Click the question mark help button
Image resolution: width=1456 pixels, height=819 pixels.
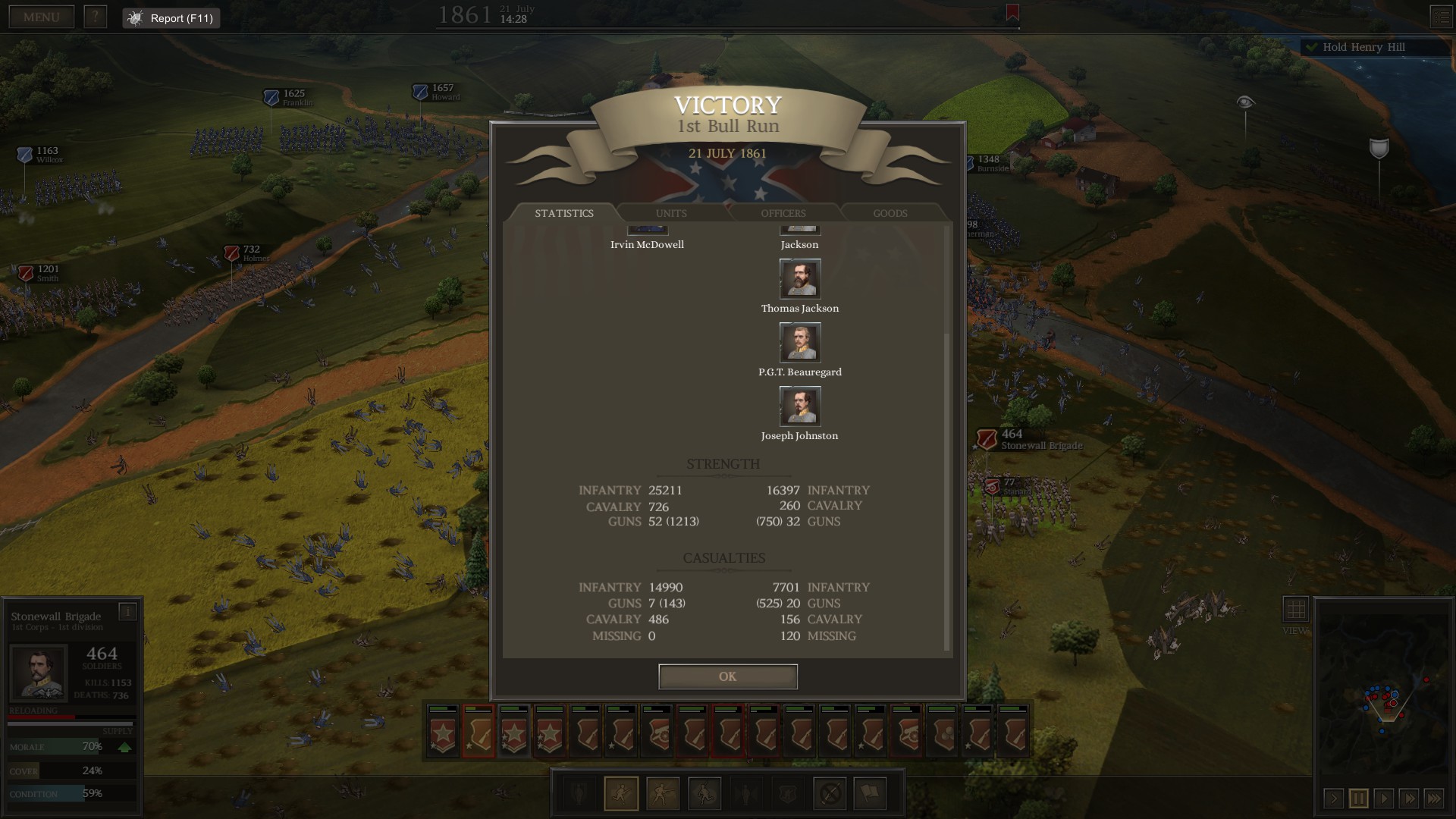[95, 17]
